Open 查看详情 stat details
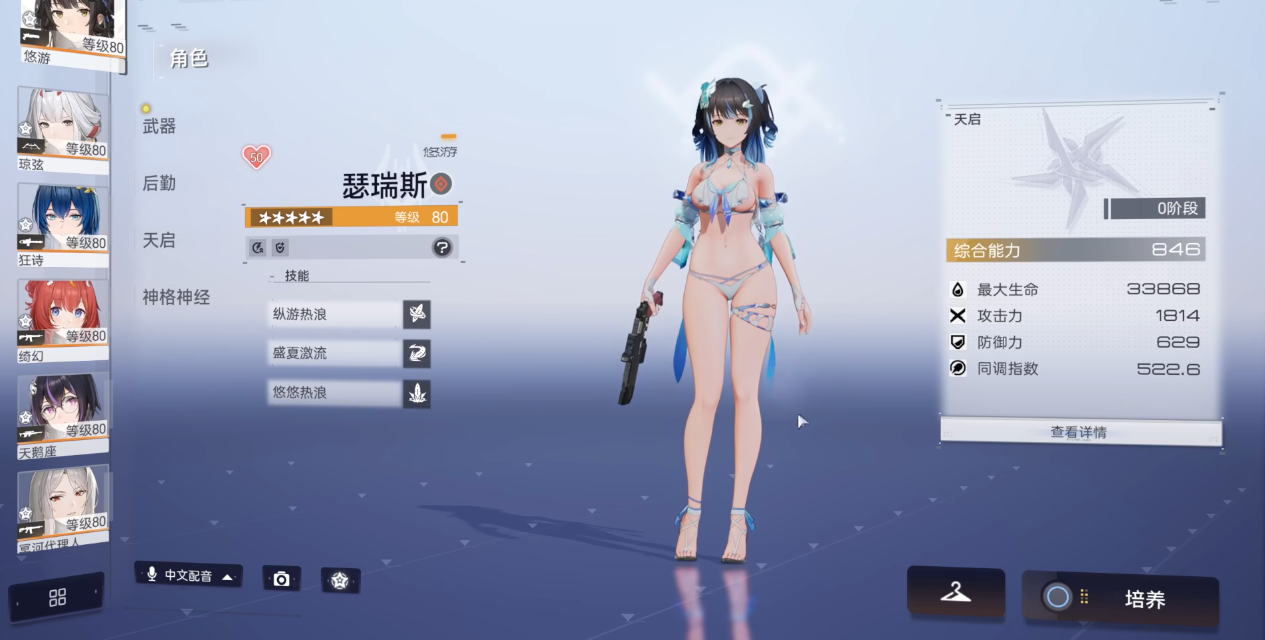The width and height of the screenshot is (1265, 640). [x=1079, y=432]
